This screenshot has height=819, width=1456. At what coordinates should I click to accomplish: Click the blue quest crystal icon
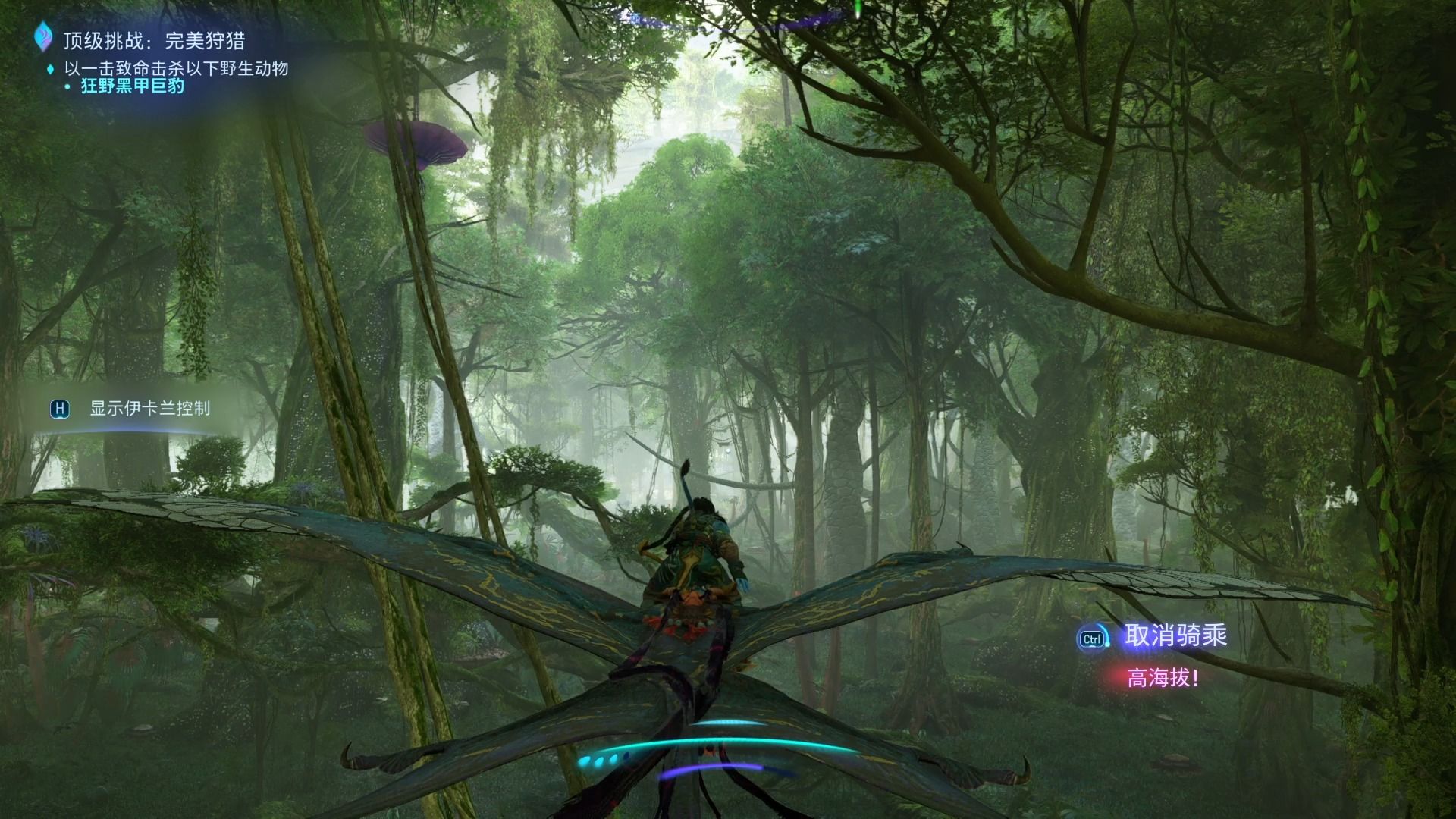click(x=44, y=36)
